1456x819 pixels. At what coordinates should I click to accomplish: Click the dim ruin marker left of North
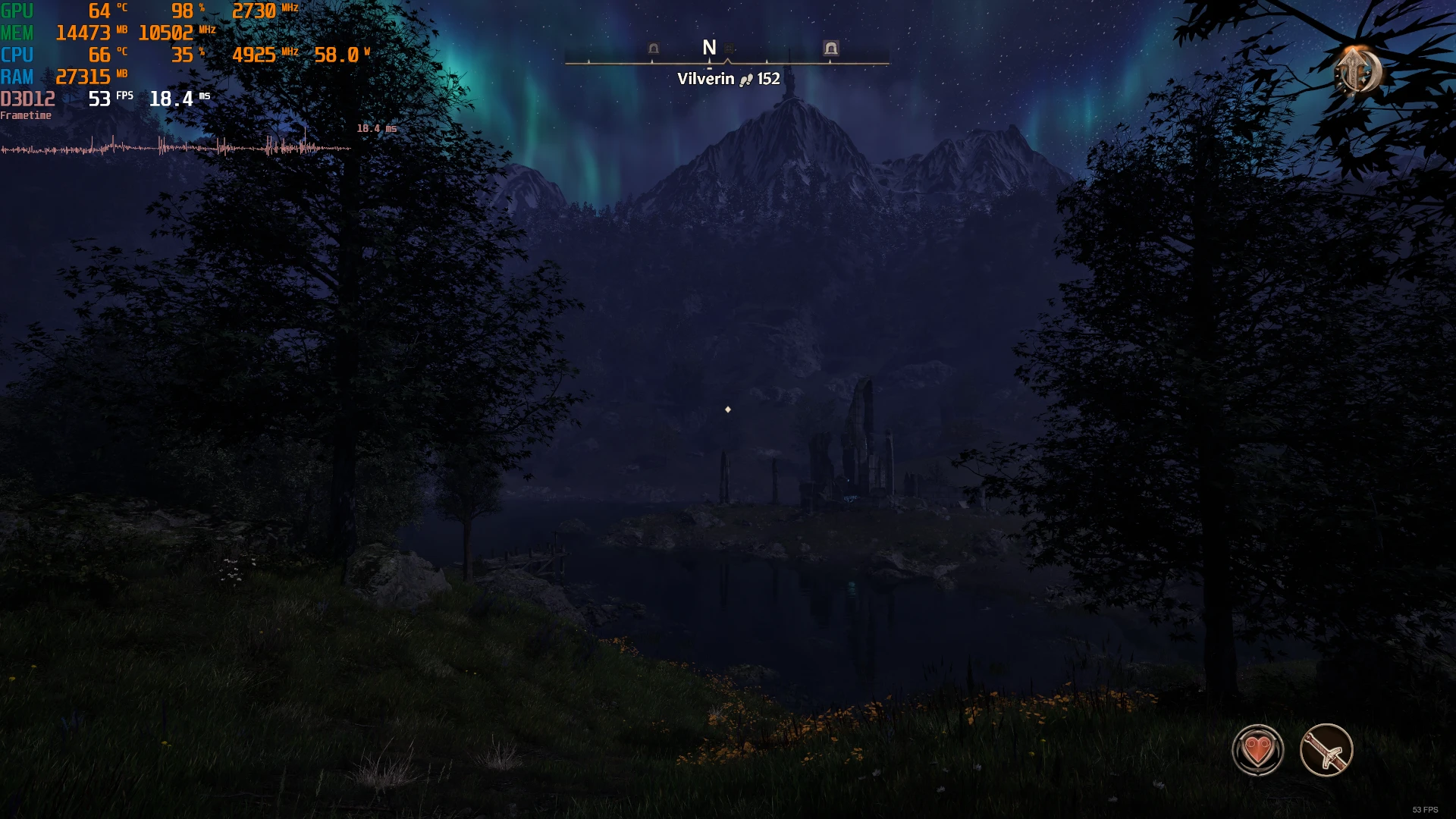click(654, 49)
